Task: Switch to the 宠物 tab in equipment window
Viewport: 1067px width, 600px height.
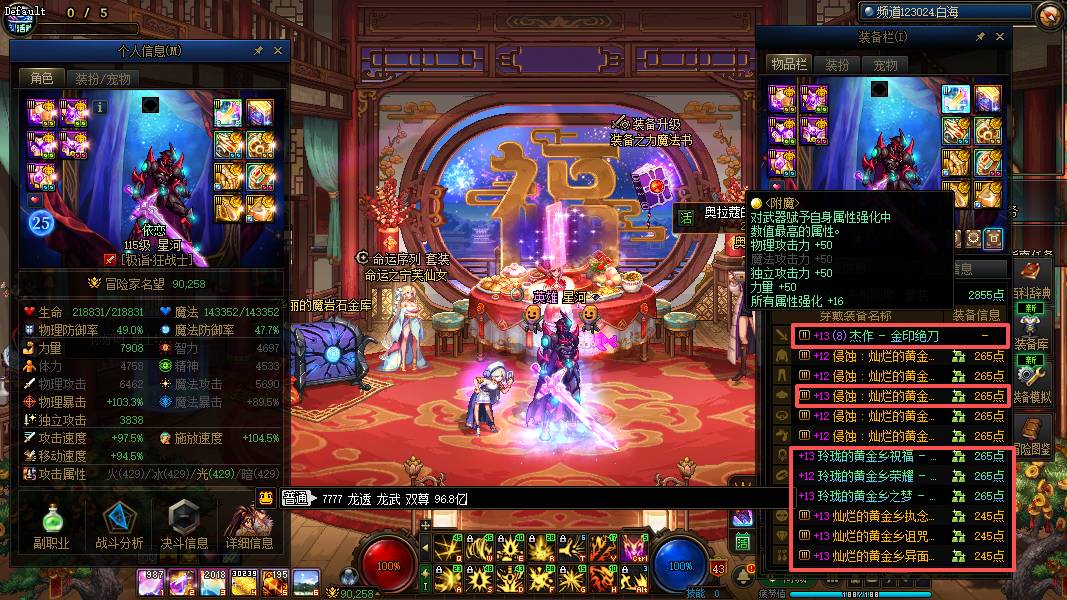Action: [x=886, y=65]
